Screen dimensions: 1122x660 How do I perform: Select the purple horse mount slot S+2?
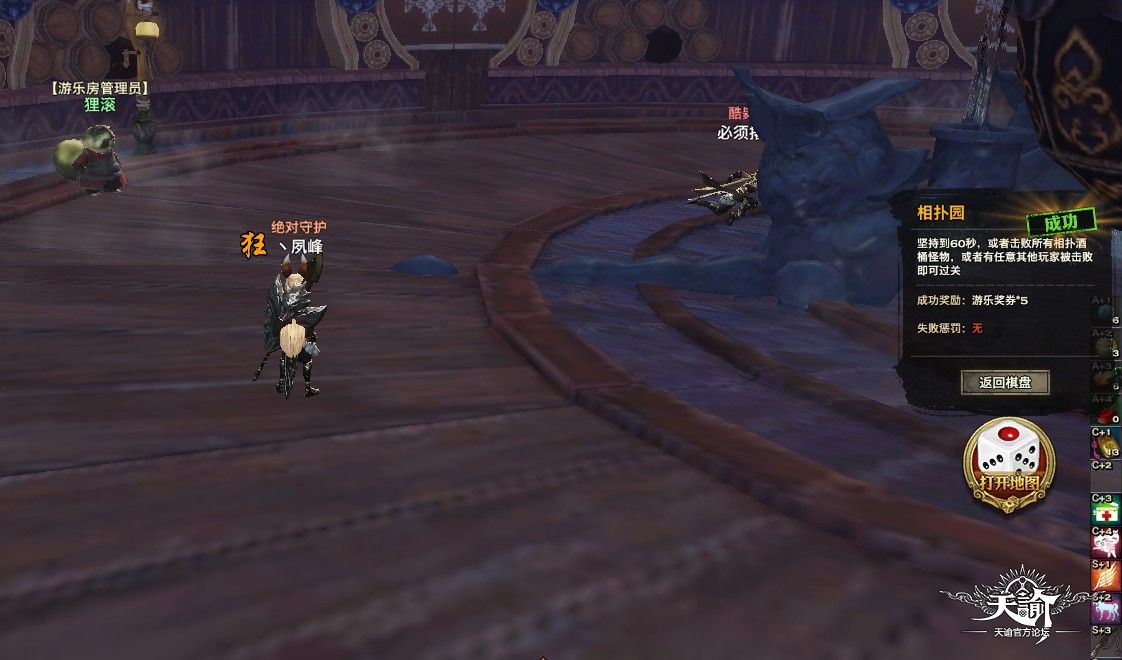click(1106, 609)
